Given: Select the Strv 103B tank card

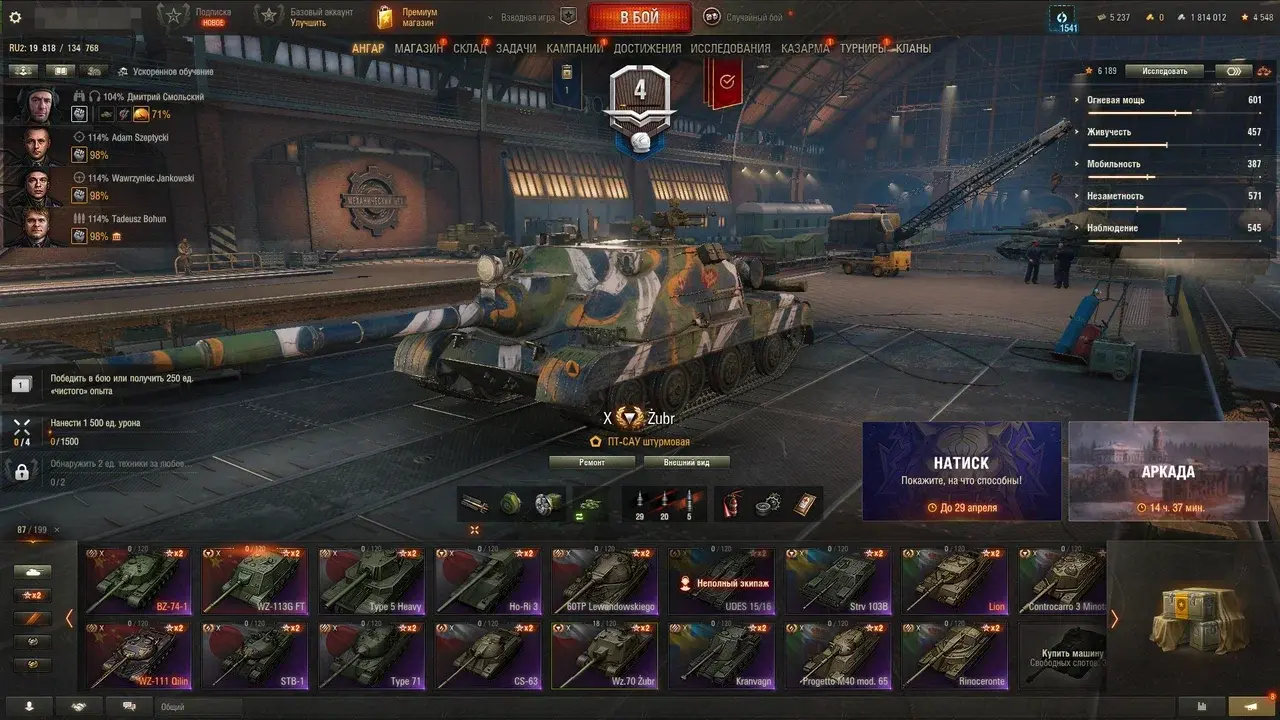Looking at the screenshot, I should coord(836,580).
